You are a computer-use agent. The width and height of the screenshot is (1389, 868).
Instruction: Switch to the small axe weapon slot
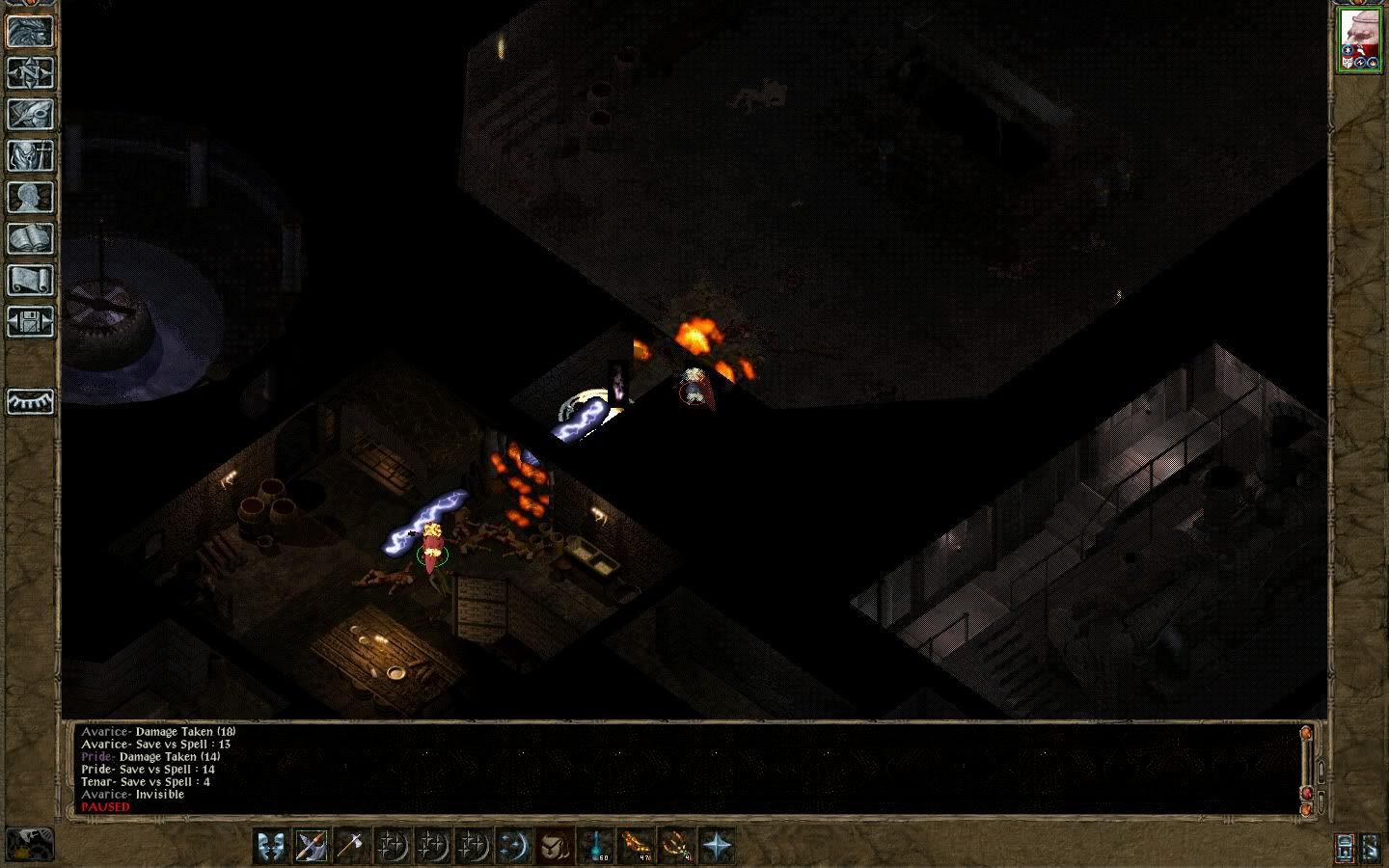(351, 846)
